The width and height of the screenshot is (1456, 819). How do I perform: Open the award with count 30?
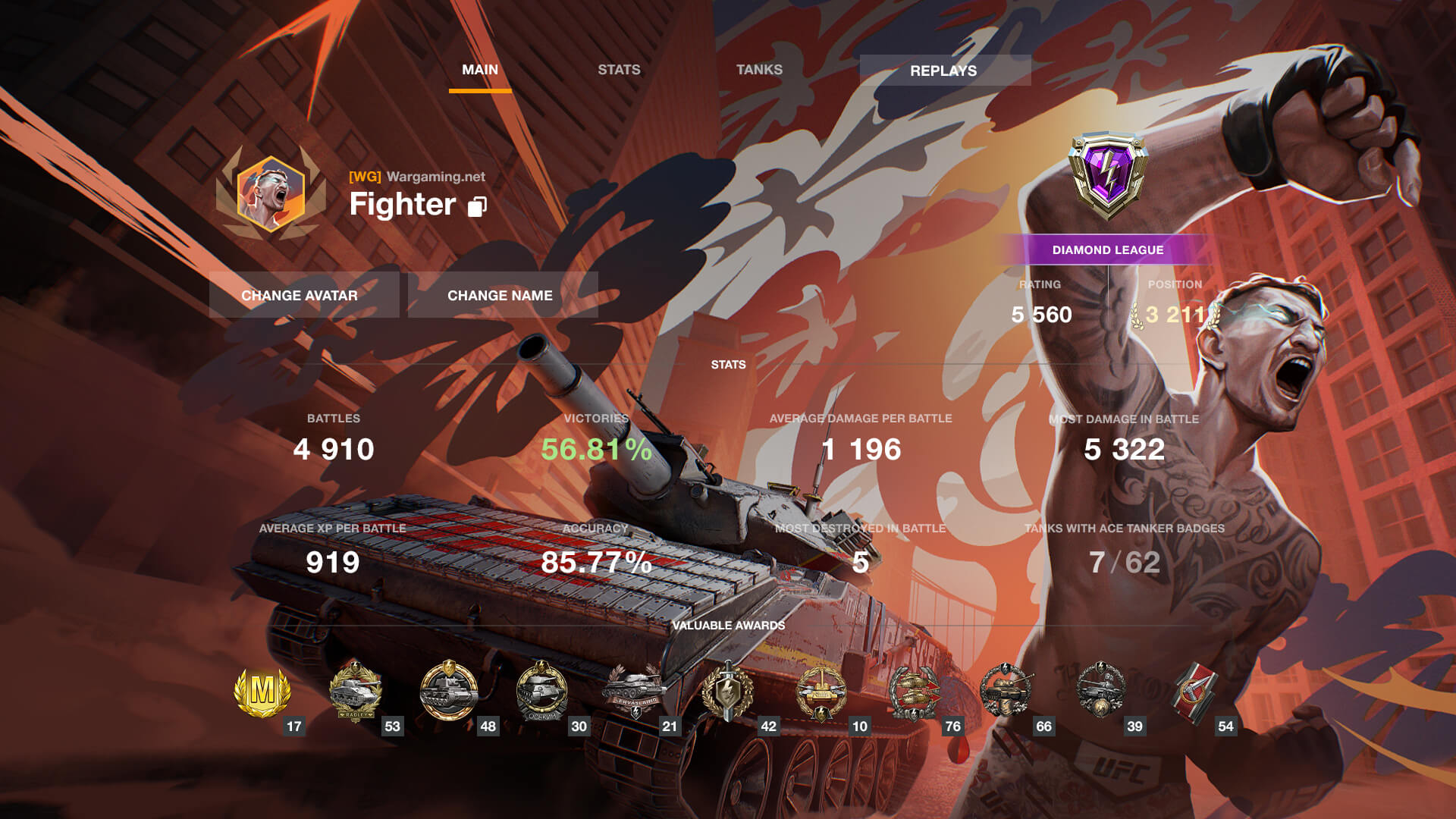pyautogui.click(x=541, y=692)
